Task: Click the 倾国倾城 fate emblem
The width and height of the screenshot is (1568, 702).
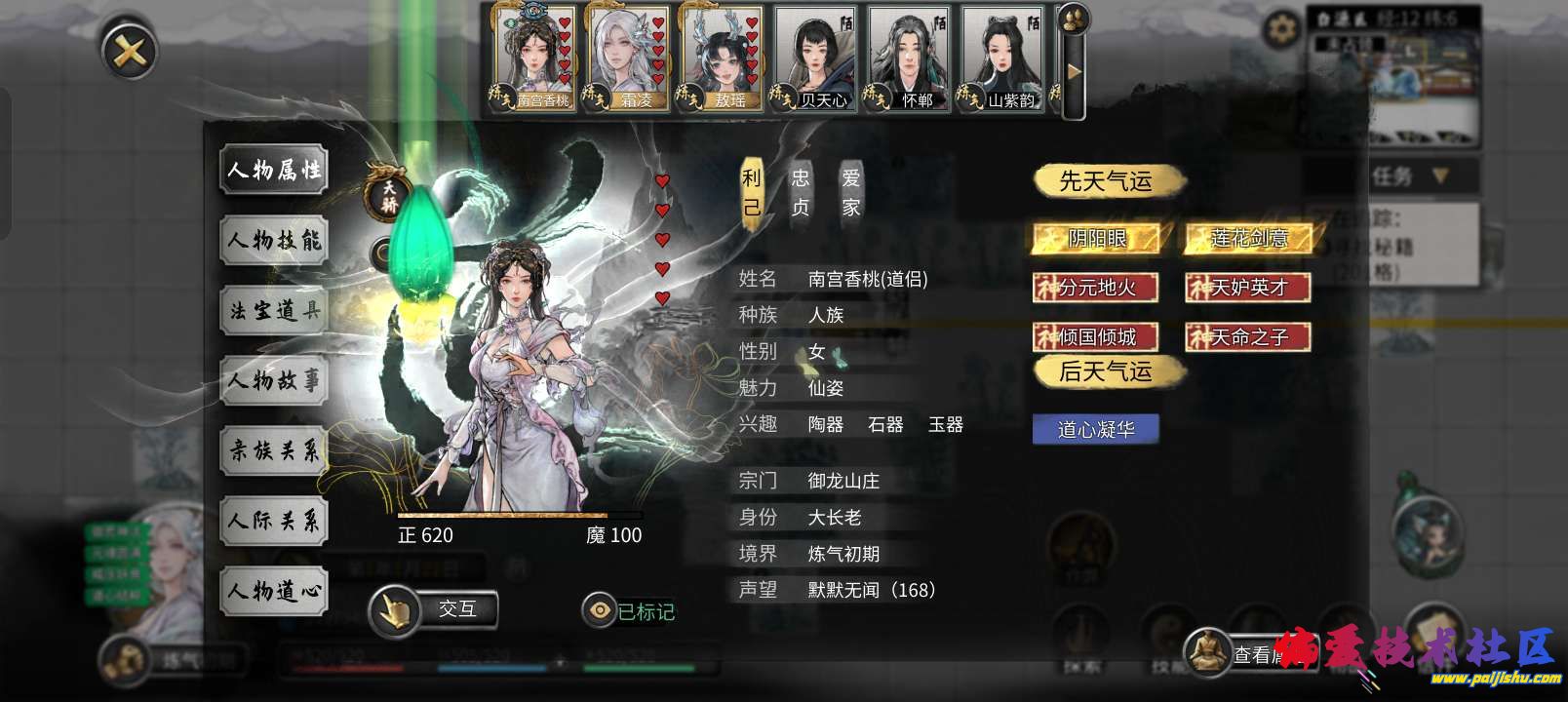Action: [x=1096, y=337]
